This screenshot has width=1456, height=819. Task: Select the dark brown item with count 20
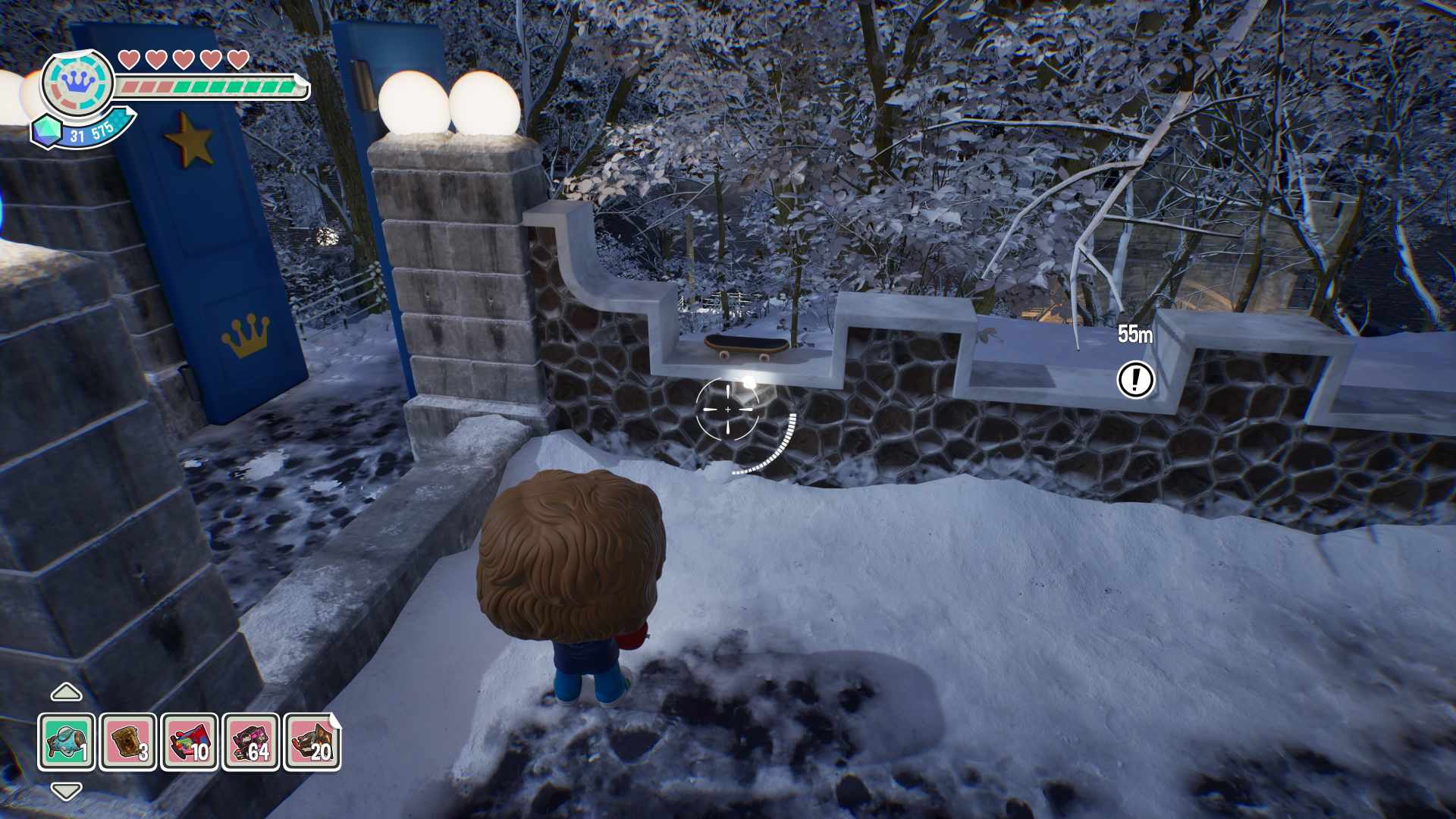(312, 742)
